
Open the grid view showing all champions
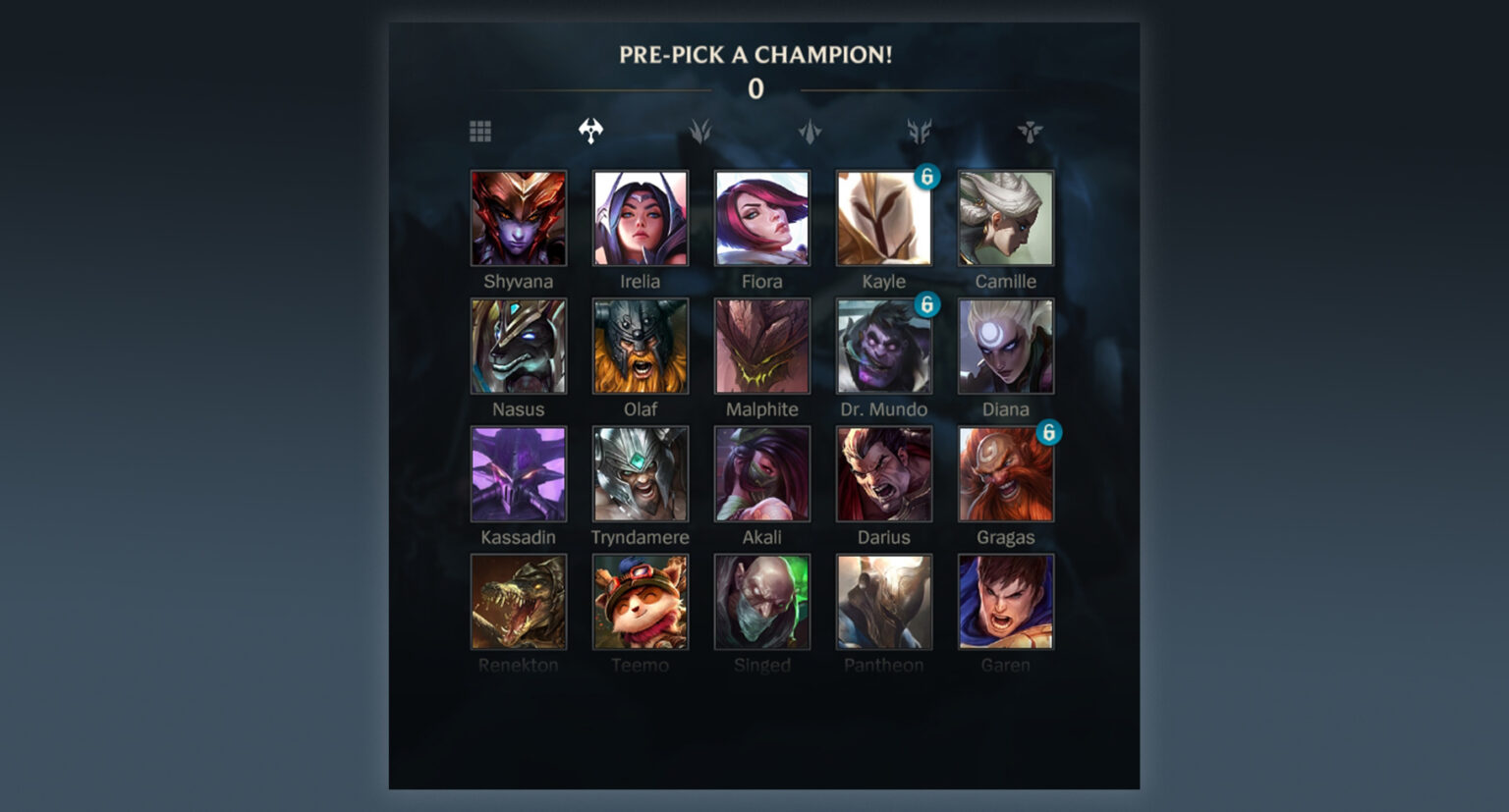(480, 130)
